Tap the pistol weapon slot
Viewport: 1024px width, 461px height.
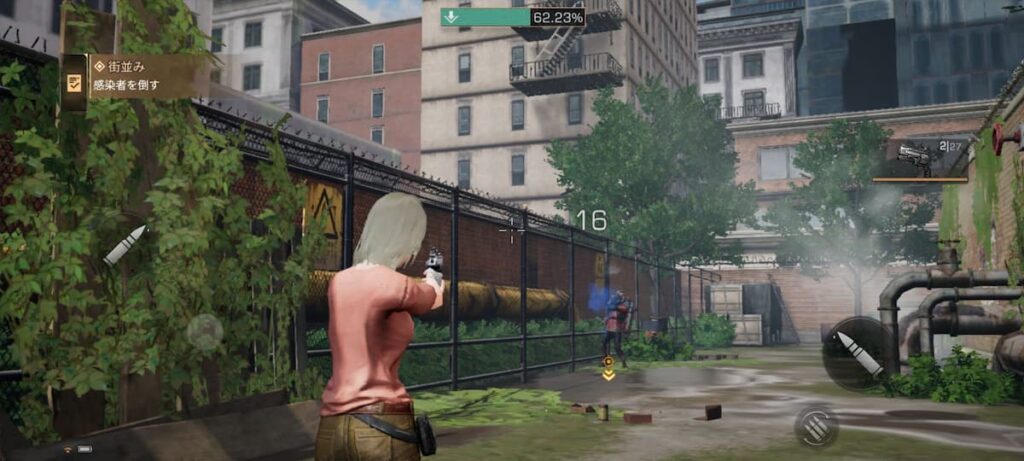click(920, 159)
